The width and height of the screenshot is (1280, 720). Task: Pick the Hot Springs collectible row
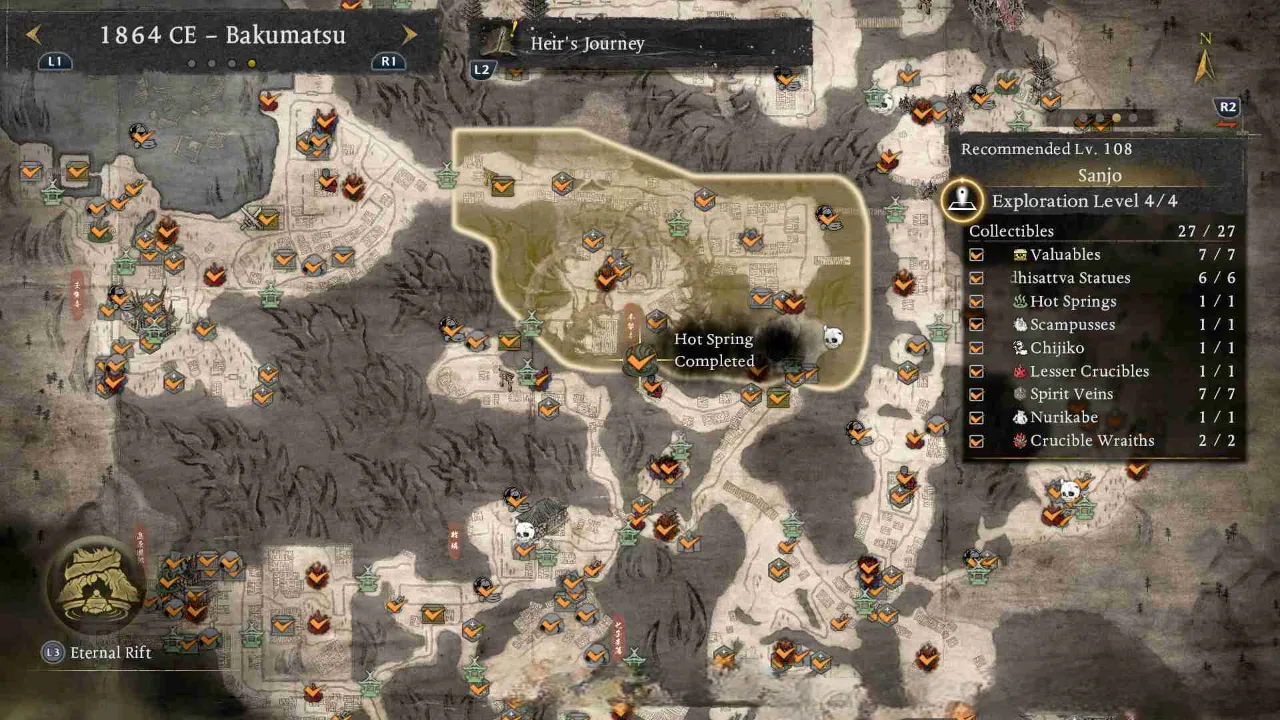(x=1104, y=301)
